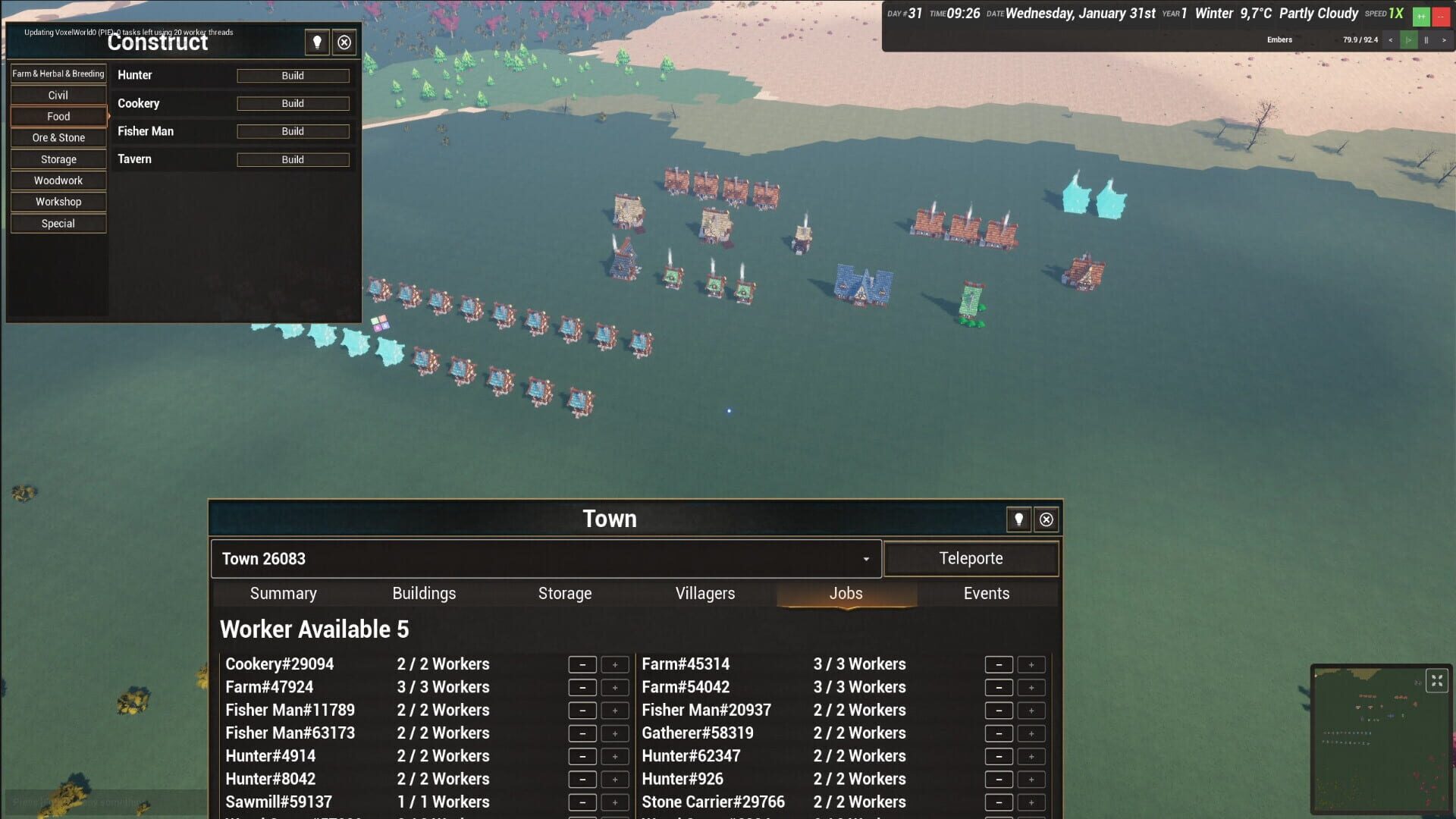Viewport: 1456px width, 819px height.
Task: Click the green speed increase icon in the top bar
Action: 1421,15
